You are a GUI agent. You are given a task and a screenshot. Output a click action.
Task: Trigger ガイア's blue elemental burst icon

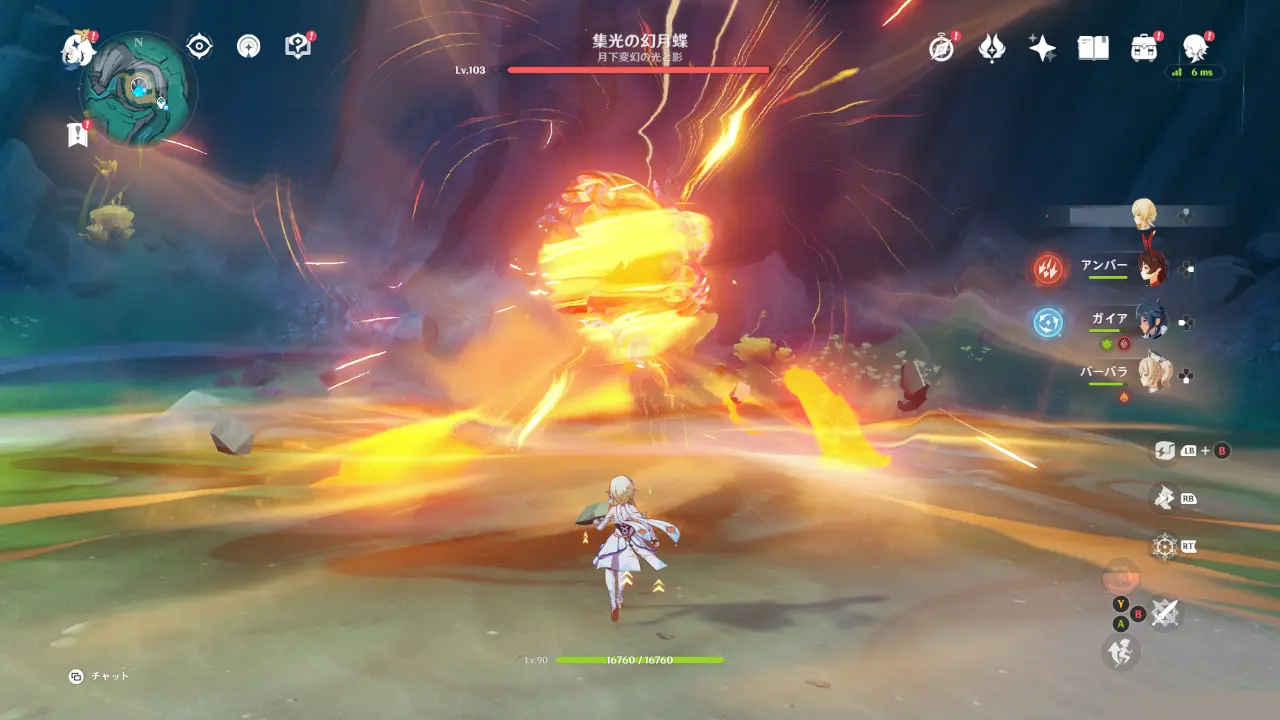tap(1049, 322)
